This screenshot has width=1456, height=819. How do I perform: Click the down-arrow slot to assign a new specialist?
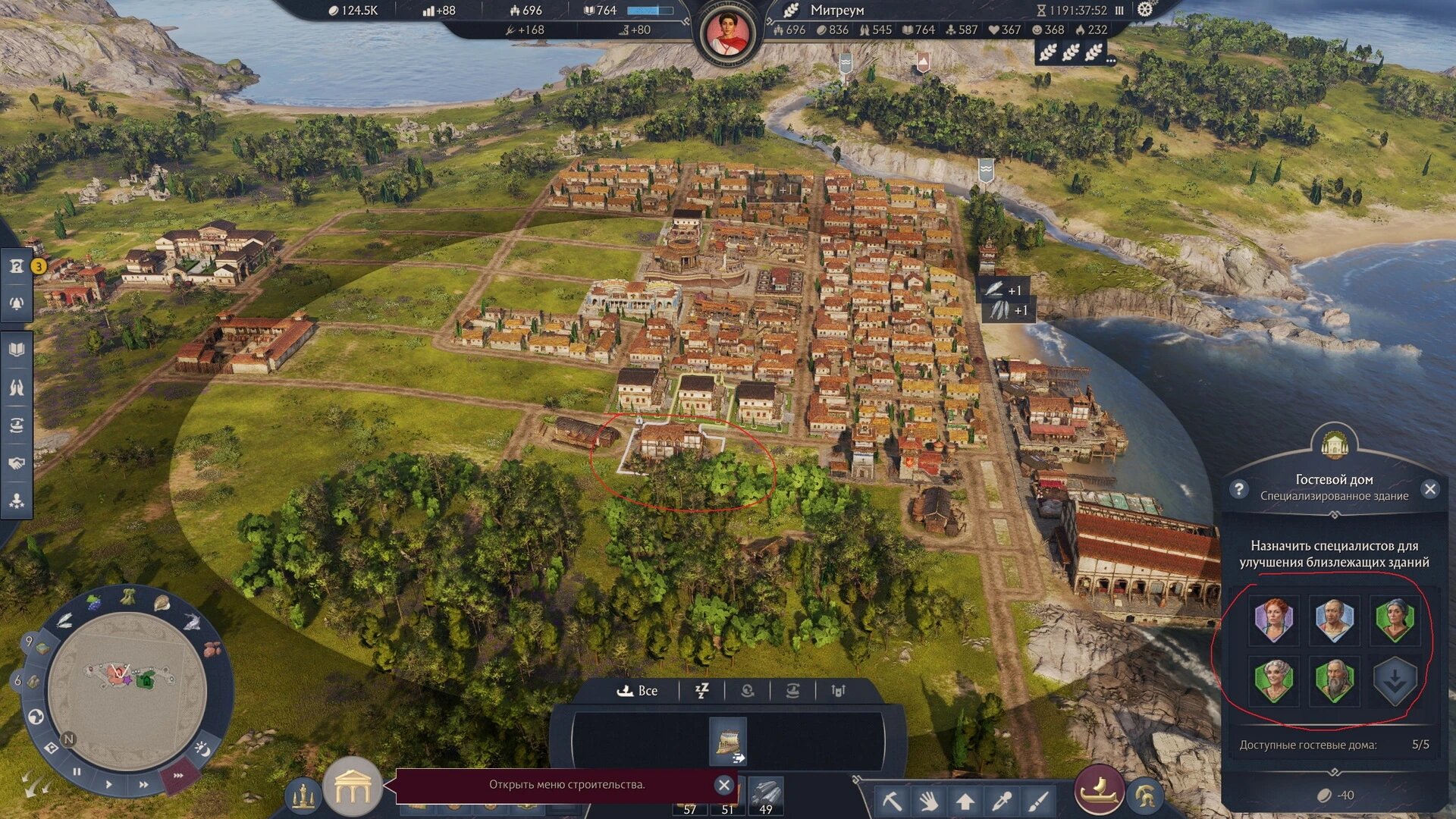tap(1396, 681)
